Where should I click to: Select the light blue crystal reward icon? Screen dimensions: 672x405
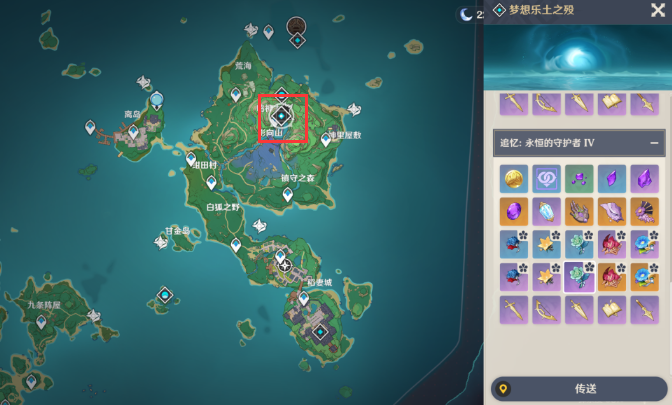(x=546, y=211)
